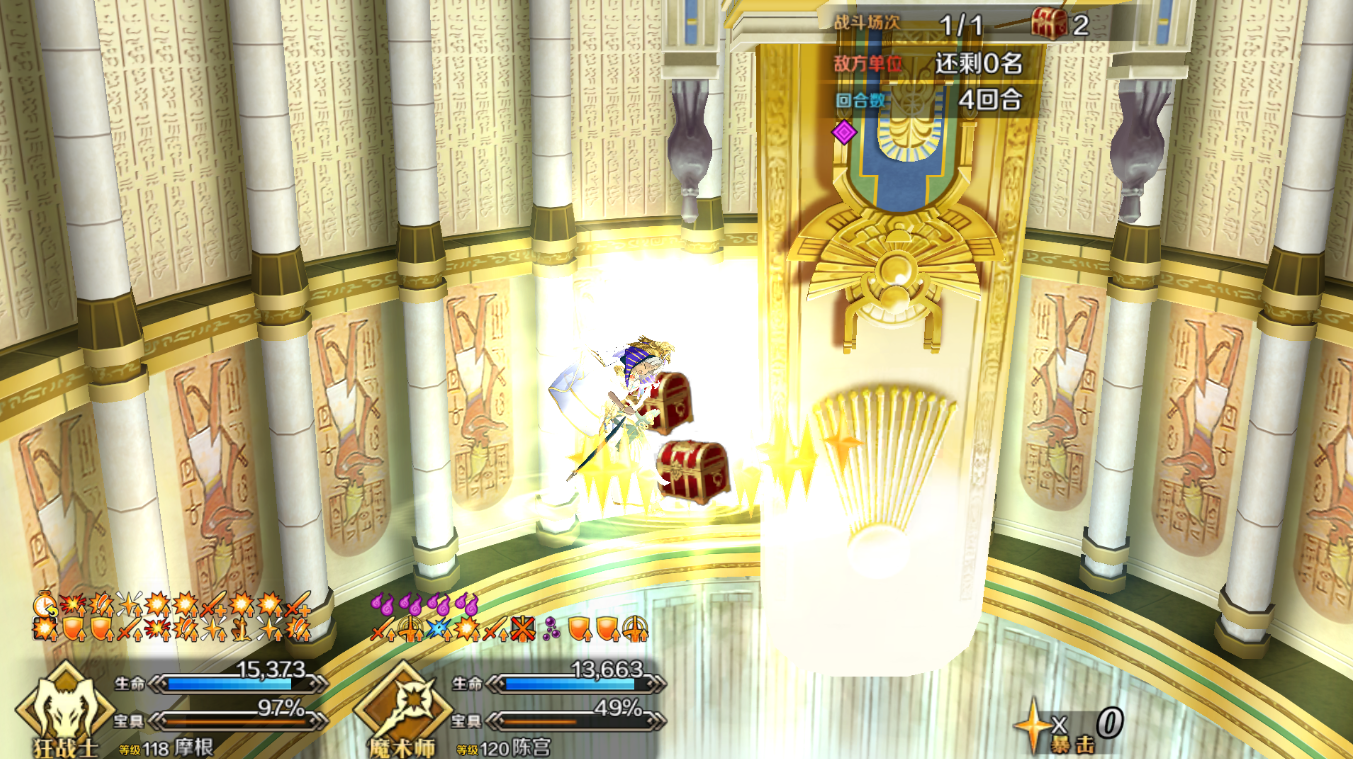Show 摩根's active buff icon list
1353x759 pixels.
(x=172, y=618)
